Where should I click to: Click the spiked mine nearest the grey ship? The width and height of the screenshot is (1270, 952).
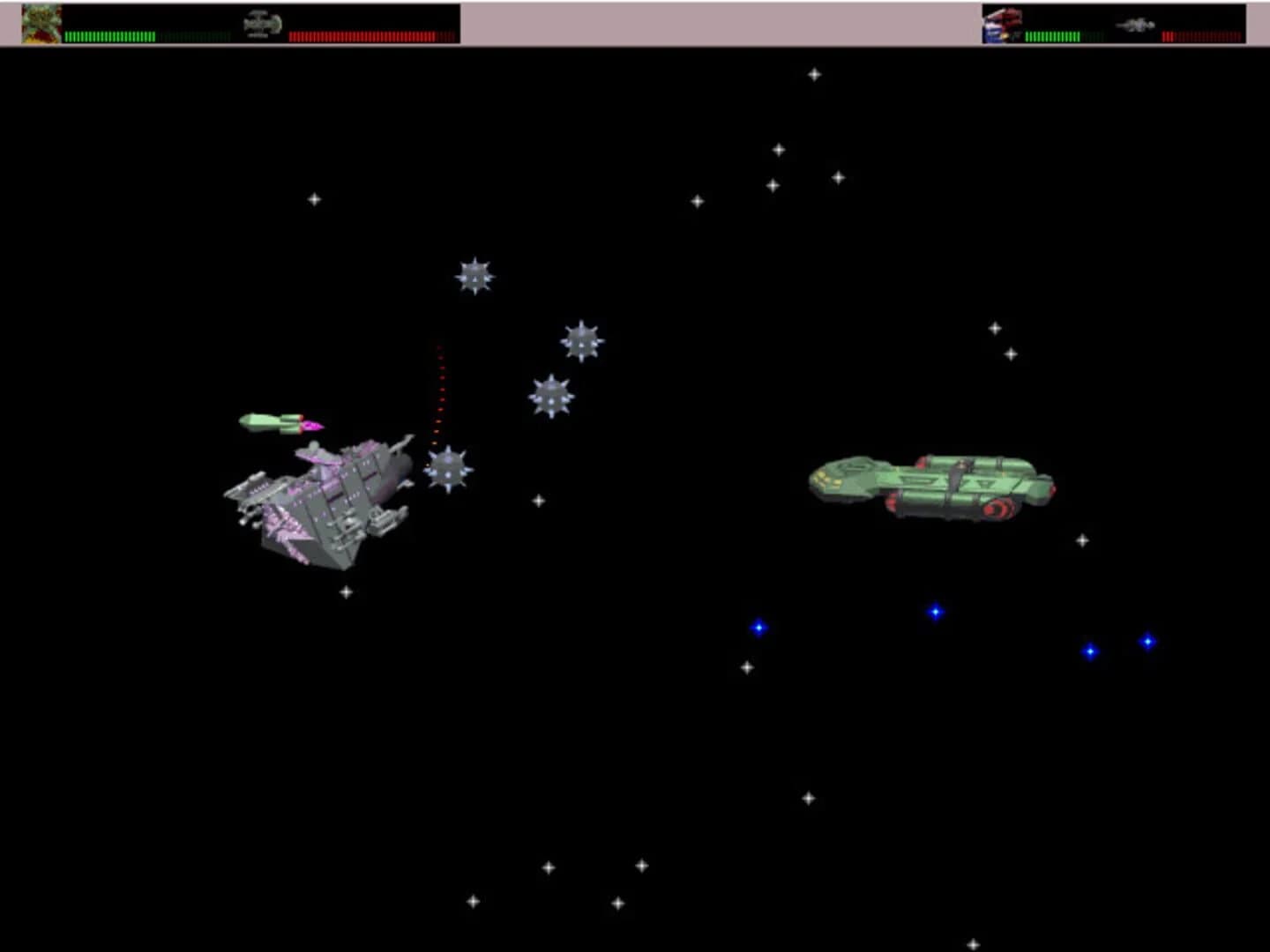[x=447, y=470]
